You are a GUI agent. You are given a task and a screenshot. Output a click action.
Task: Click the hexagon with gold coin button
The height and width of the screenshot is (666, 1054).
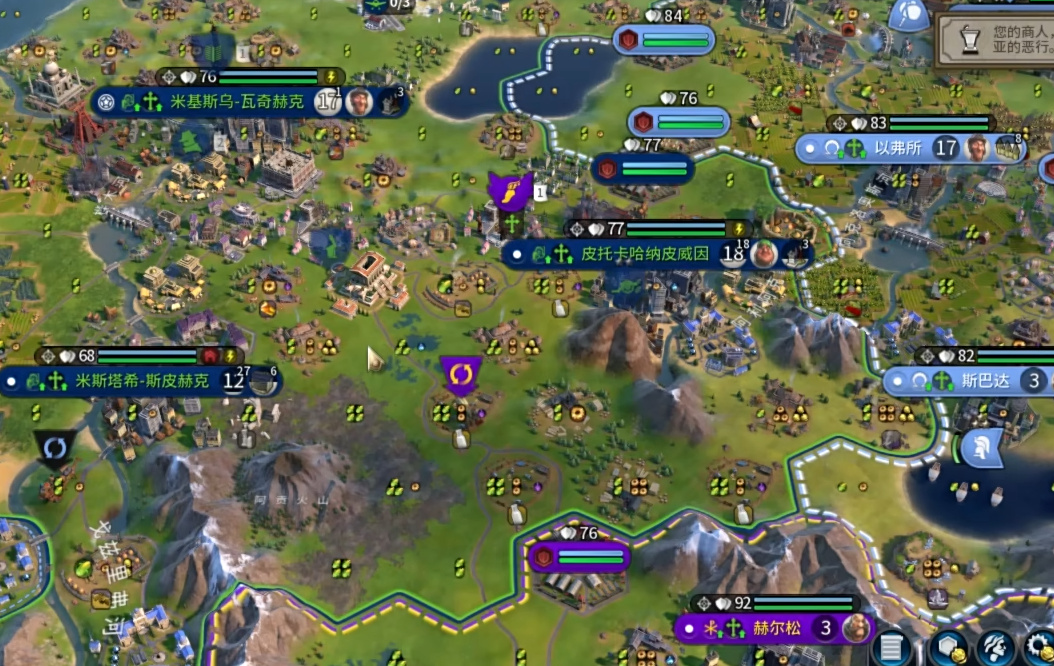[x=947, y=649]
